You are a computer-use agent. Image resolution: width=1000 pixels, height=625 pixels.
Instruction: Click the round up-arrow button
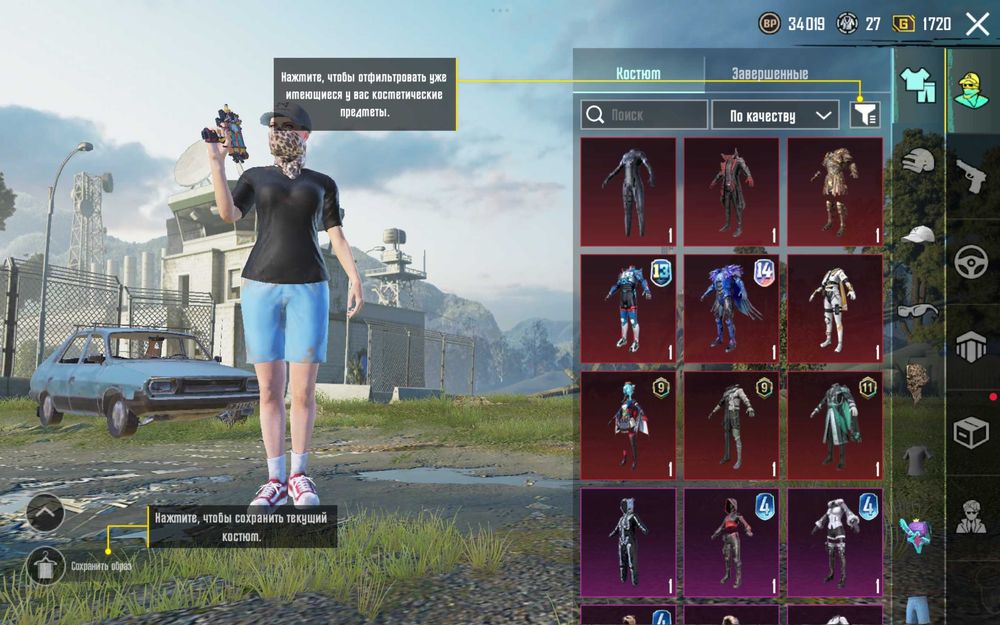pyautogui.click(x=45, y=513)
